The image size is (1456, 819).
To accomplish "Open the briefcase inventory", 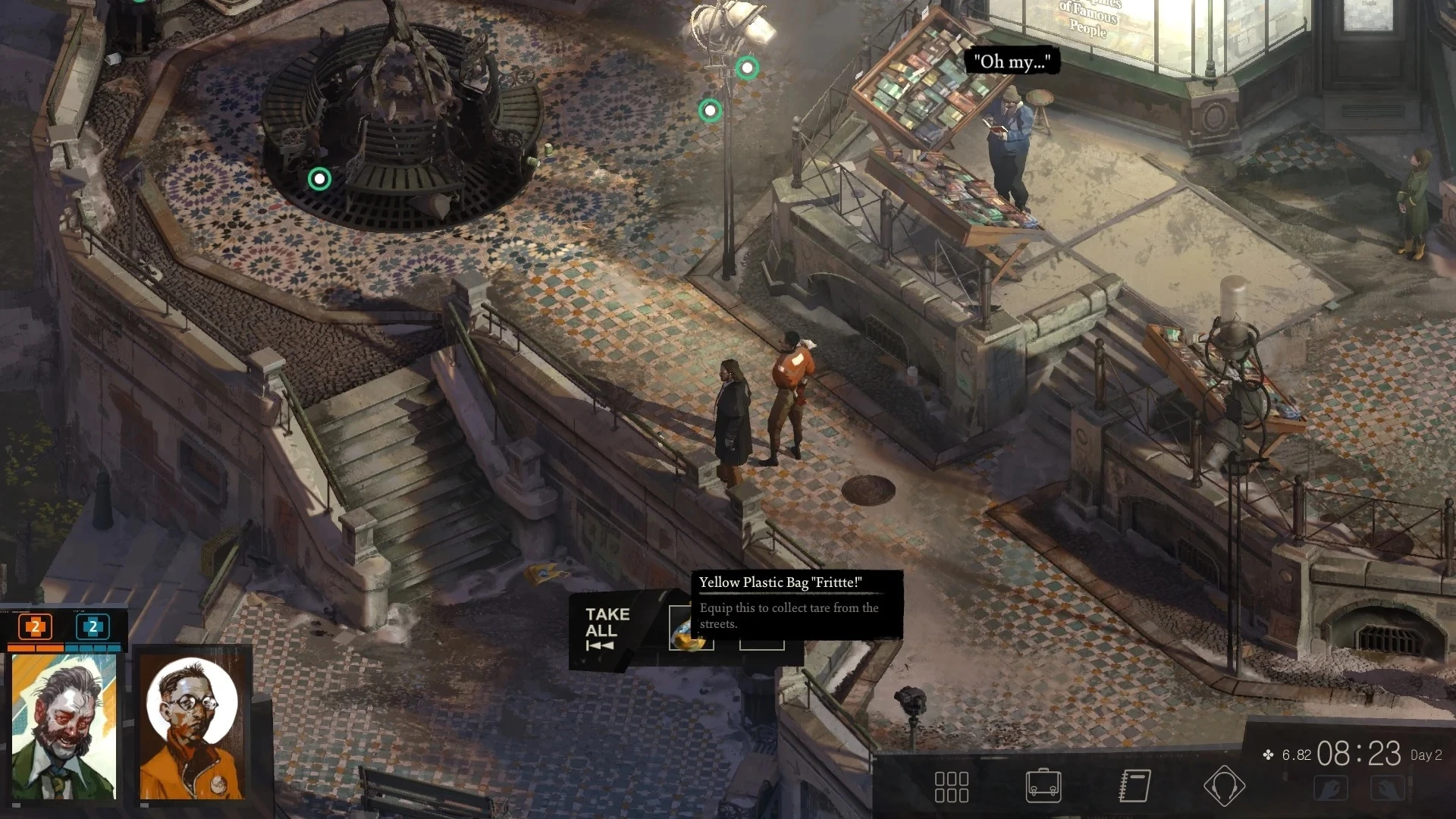I will click(1043, 786).
